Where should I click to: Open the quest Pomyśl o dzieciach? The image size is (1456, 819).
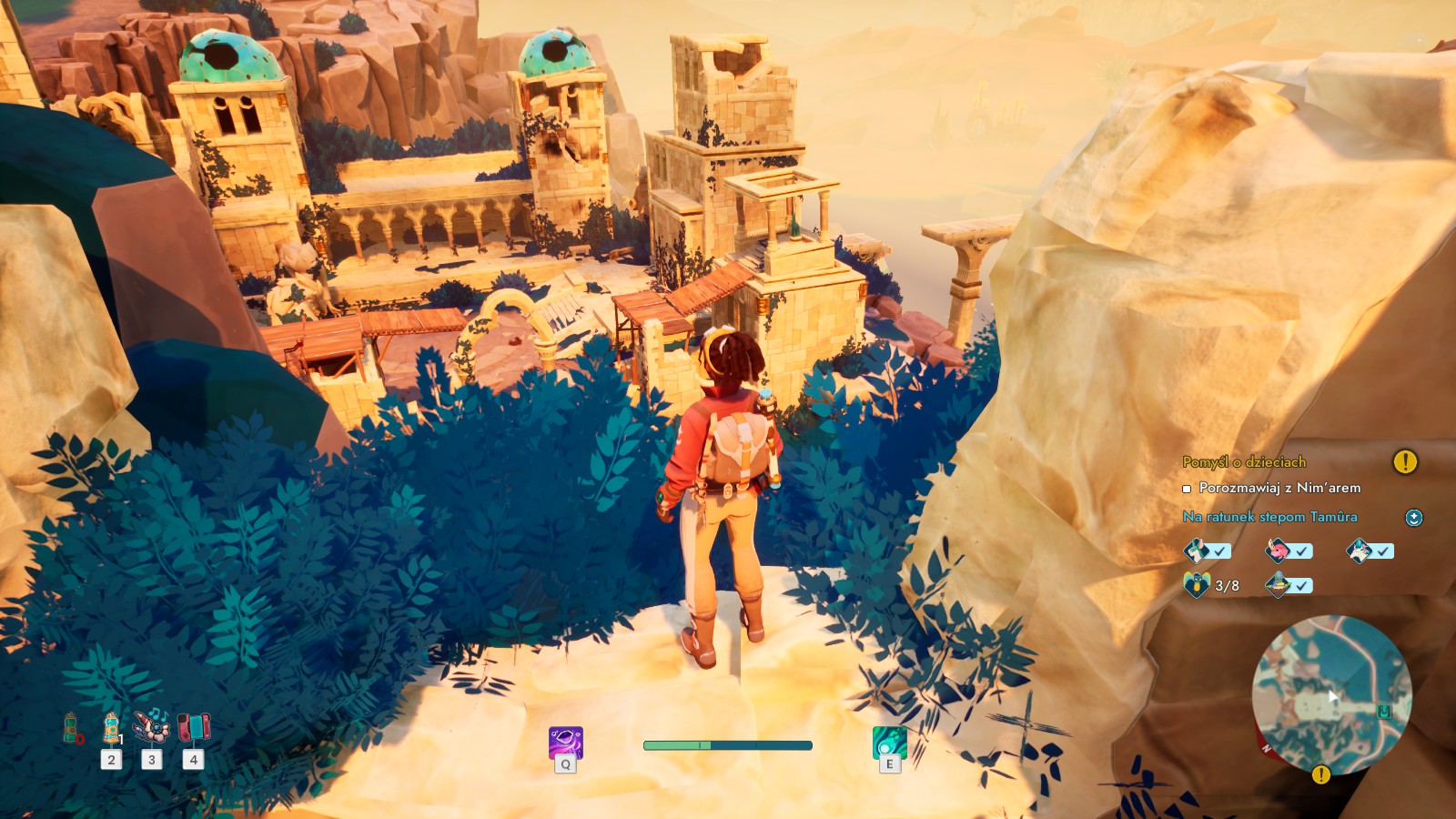1244,461
